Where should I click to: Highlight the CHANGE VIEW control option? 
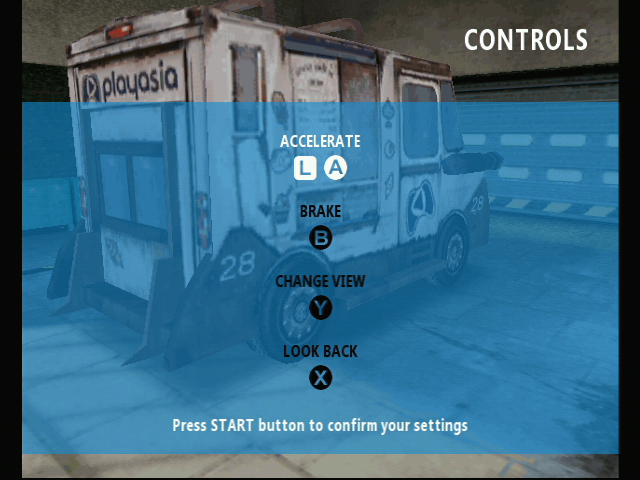[x=320, y=282]
